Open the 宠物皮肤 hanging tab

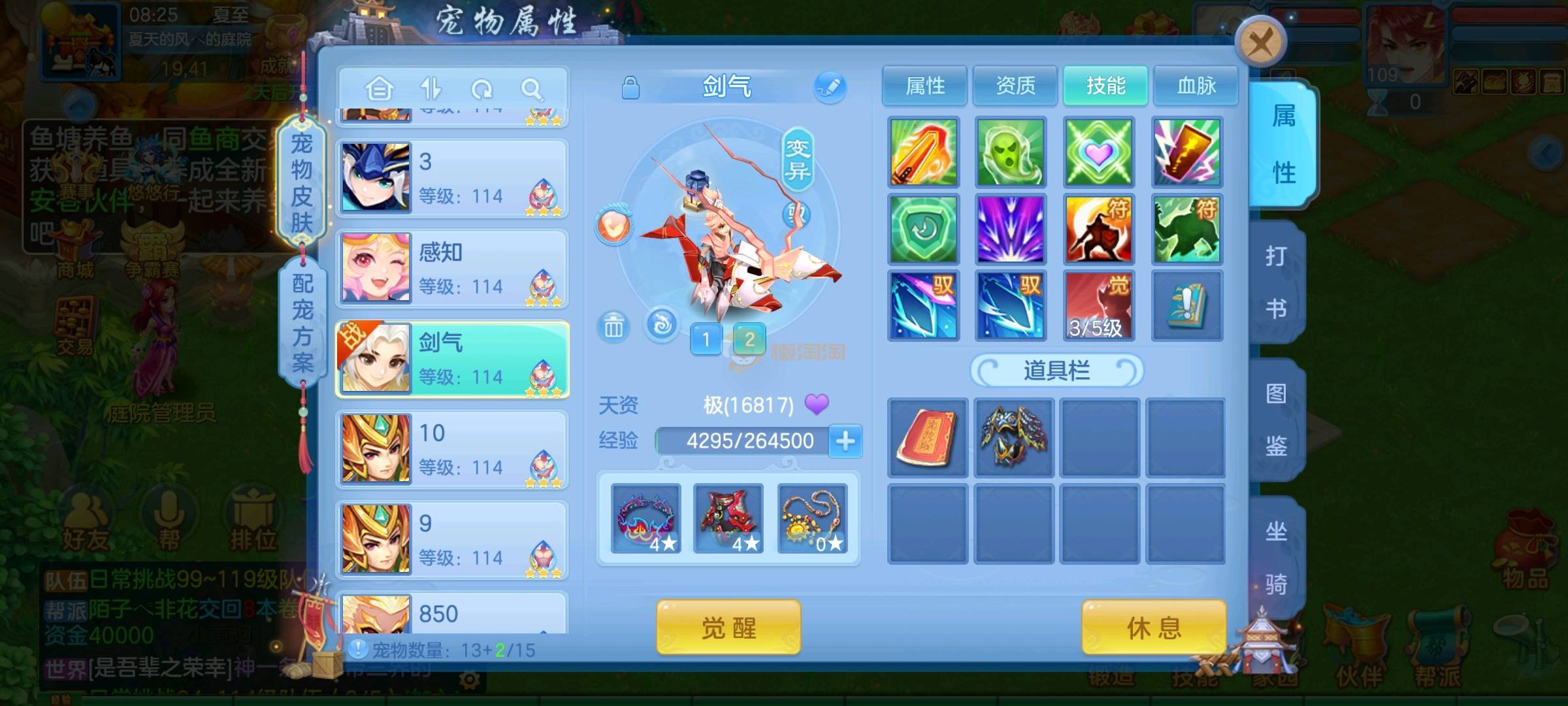click(x=302, y=183)
